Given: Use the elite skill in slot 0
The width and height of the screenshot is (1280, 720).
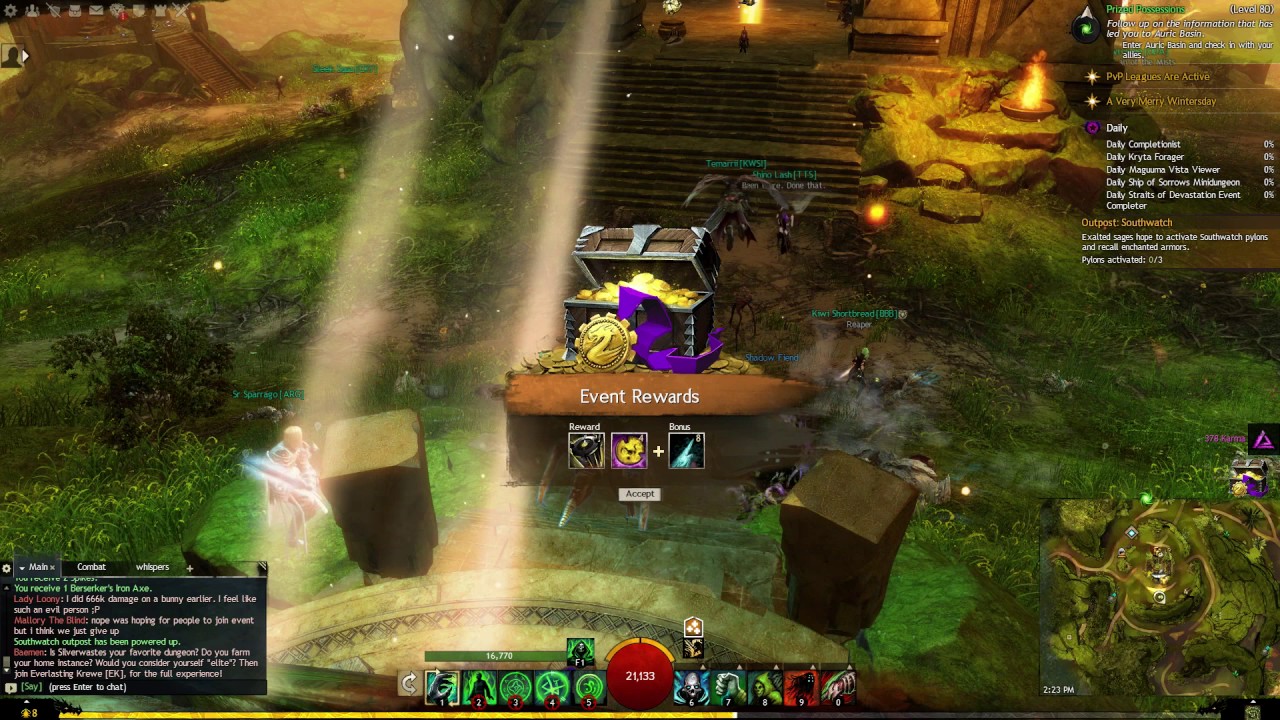Looking at the screenshot, I should point(839,687).
